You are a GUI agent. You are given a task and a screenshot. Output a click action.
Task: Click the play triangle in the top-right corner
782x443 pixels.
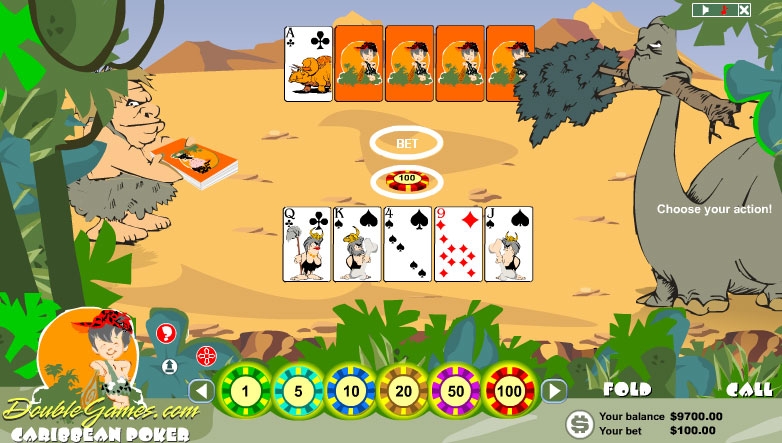[705, 10]
